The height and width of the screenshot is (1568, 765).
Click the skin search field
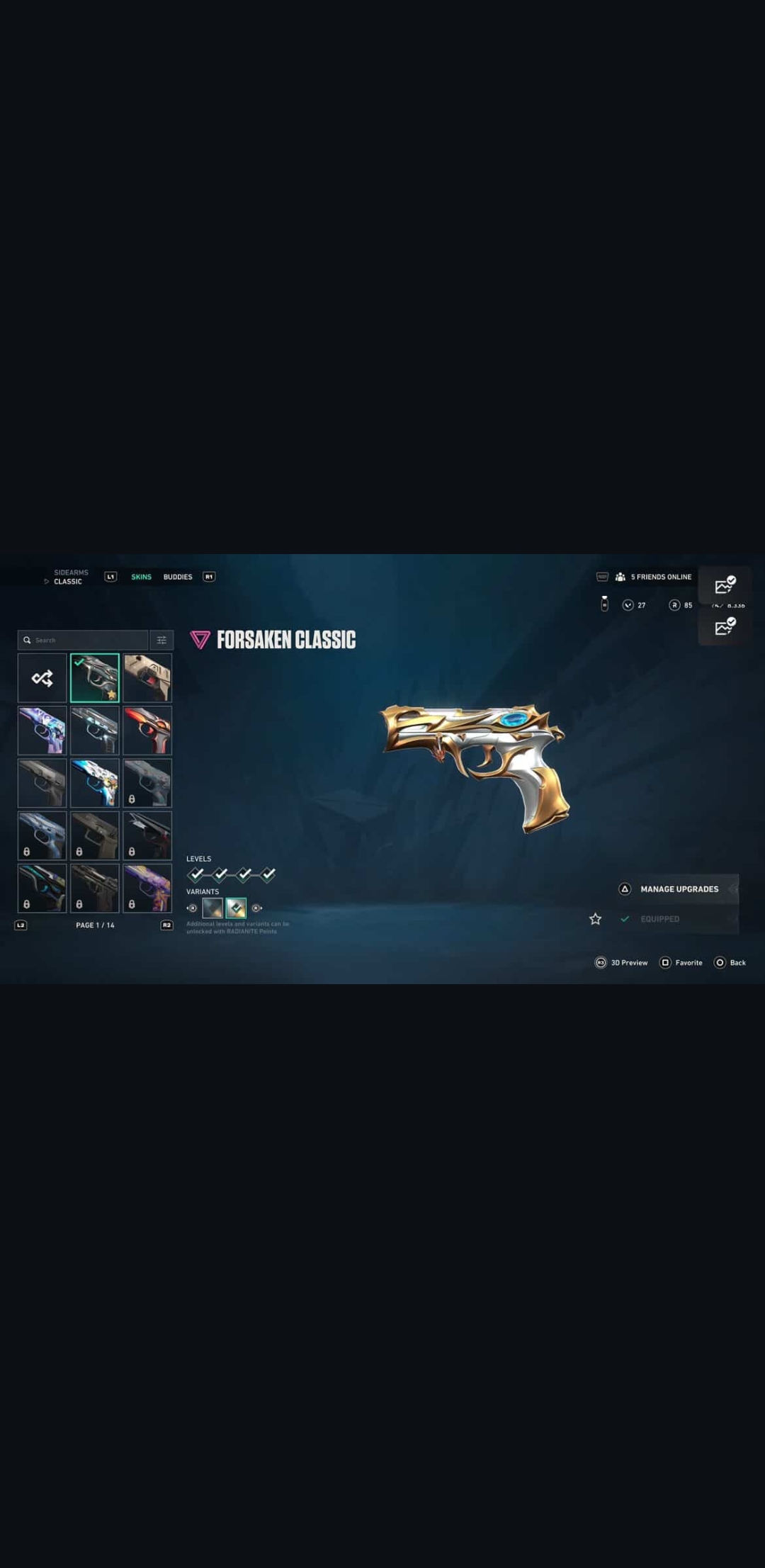(84, 640)
